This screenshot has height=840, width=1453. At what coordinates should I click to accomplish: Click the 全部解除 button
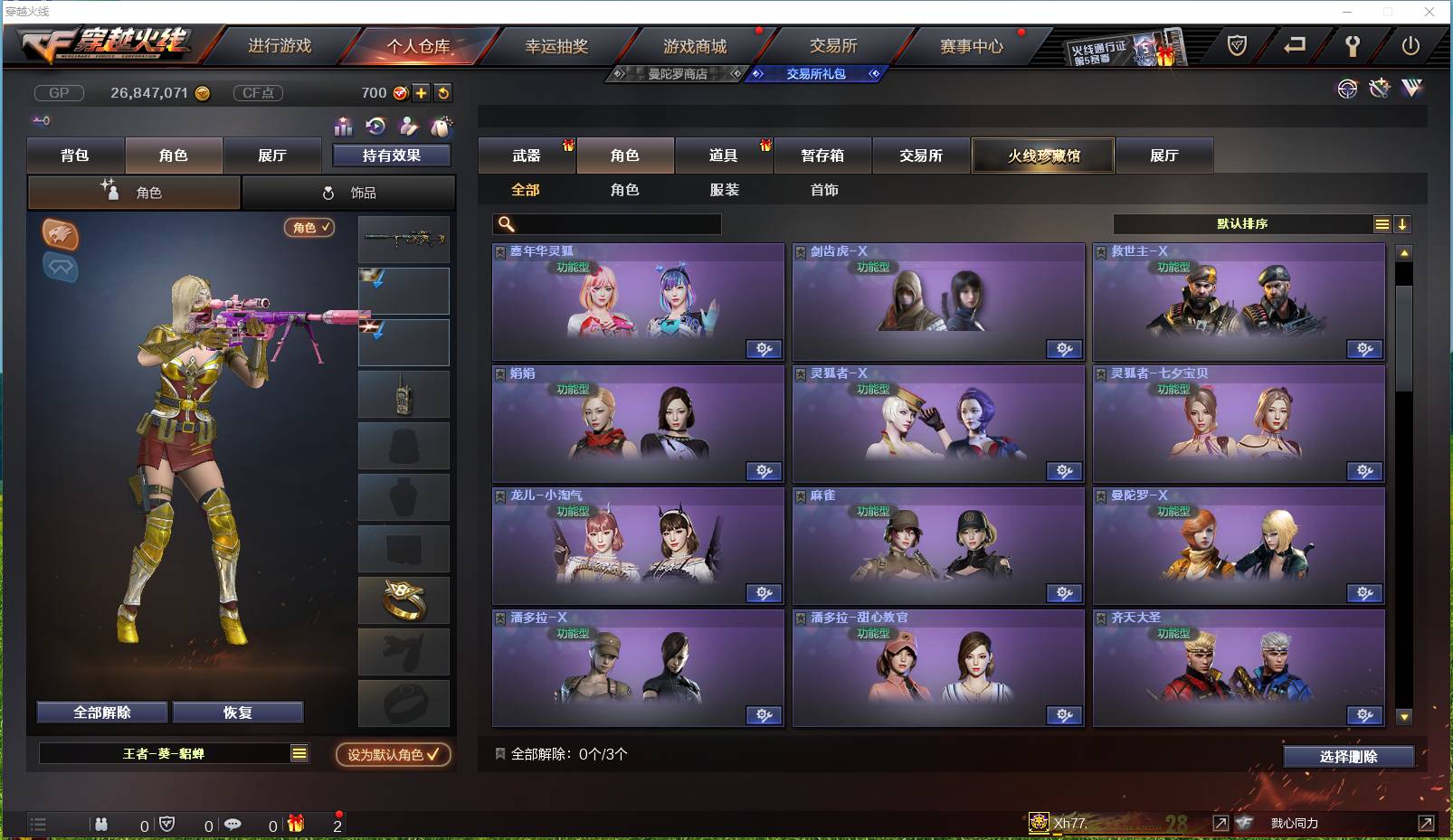click(100, 712)
